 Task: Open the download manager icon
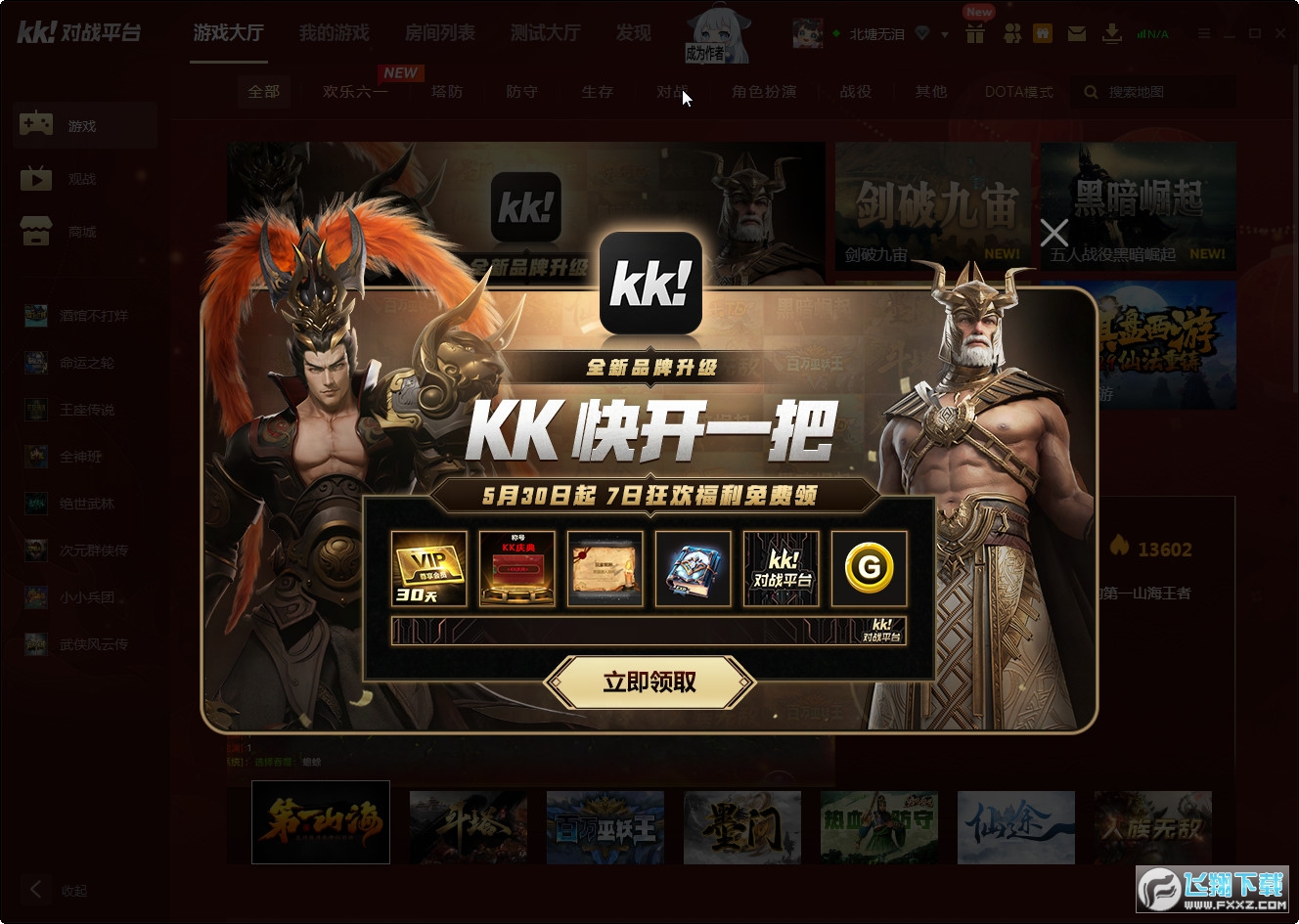[1112, 32]
